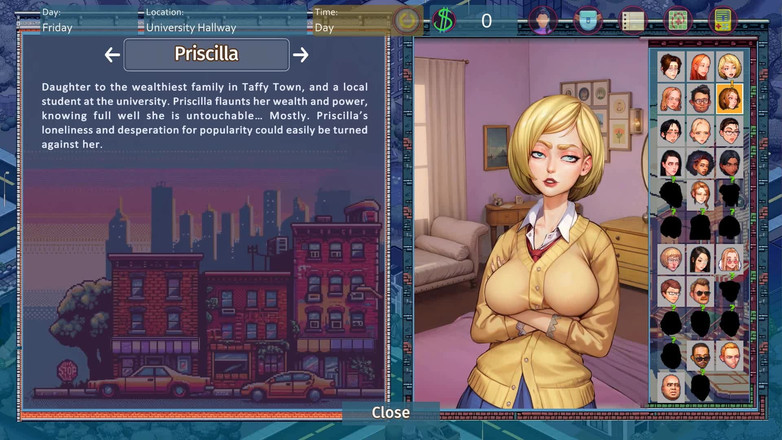Open the green handheld device icon

point(722,20)
